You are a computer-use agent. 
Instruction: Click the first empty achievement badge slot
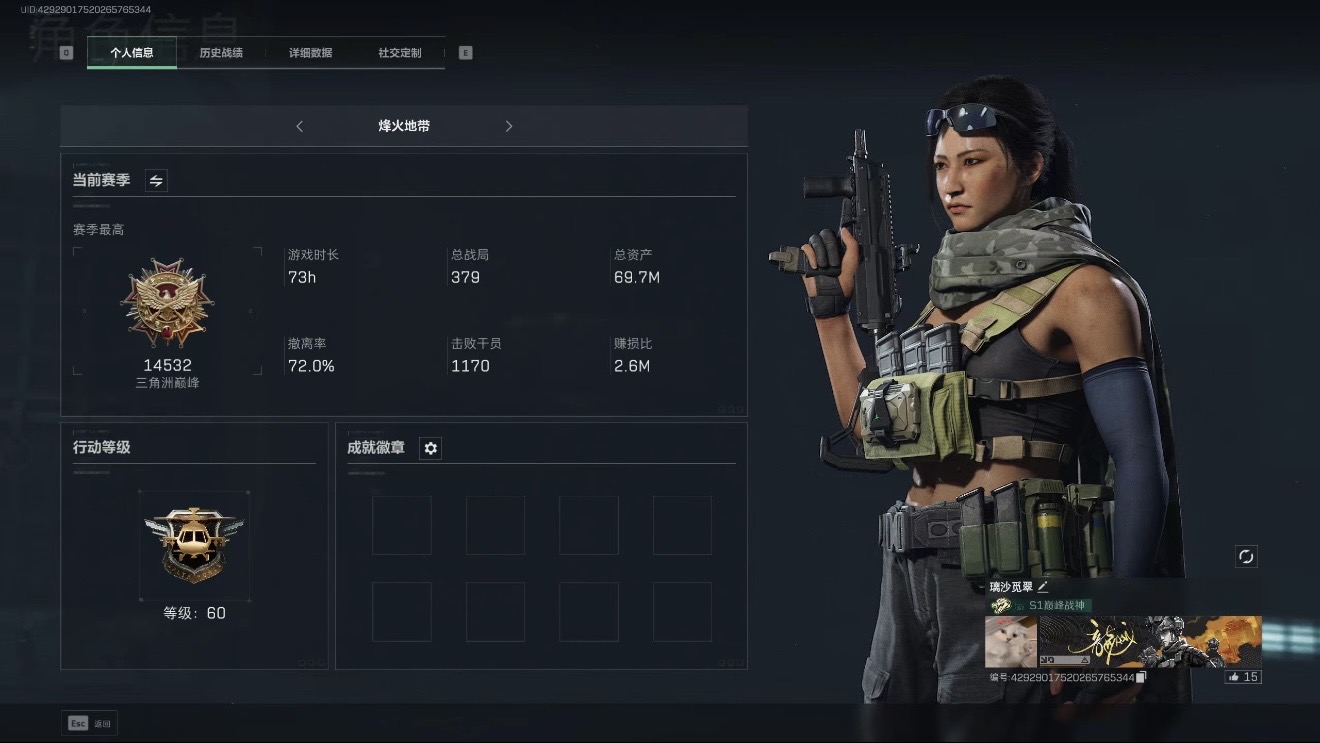401,525
